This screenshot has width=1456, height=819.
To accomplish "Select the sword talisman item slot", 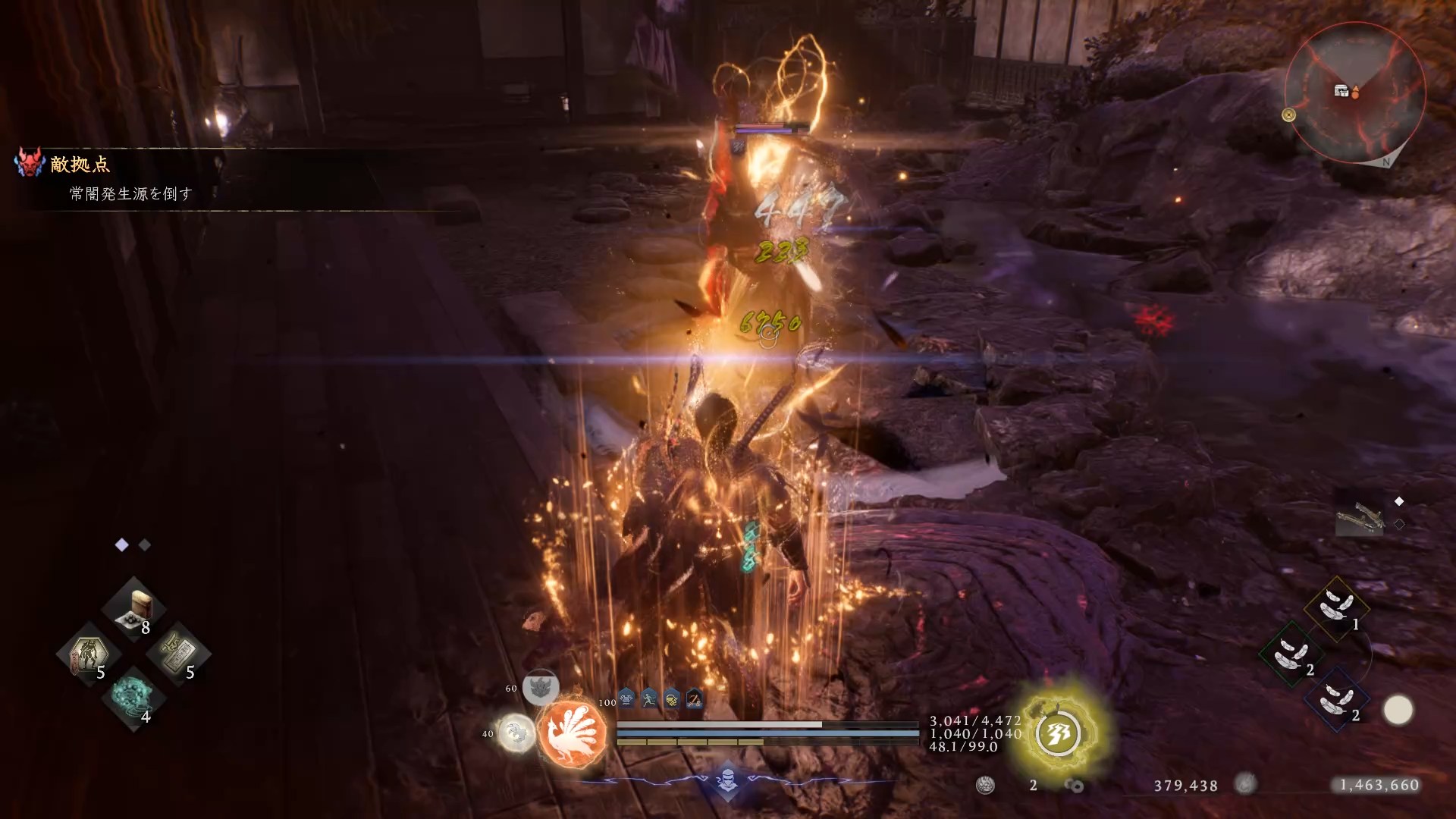I will click(179, 653).
